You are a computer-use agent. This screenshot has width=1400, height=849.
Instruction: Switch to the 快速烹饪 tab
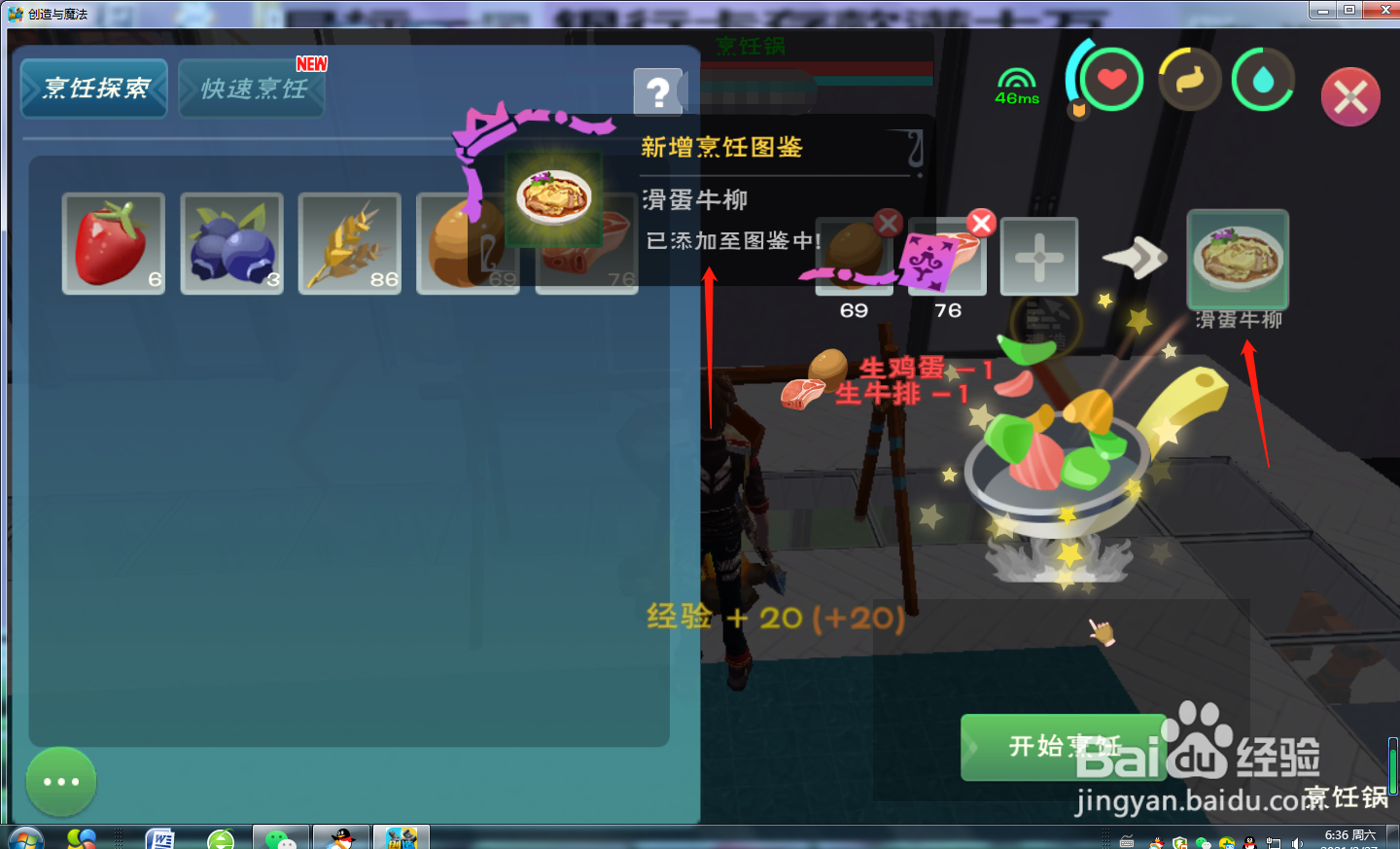click(x=251, y=88)
